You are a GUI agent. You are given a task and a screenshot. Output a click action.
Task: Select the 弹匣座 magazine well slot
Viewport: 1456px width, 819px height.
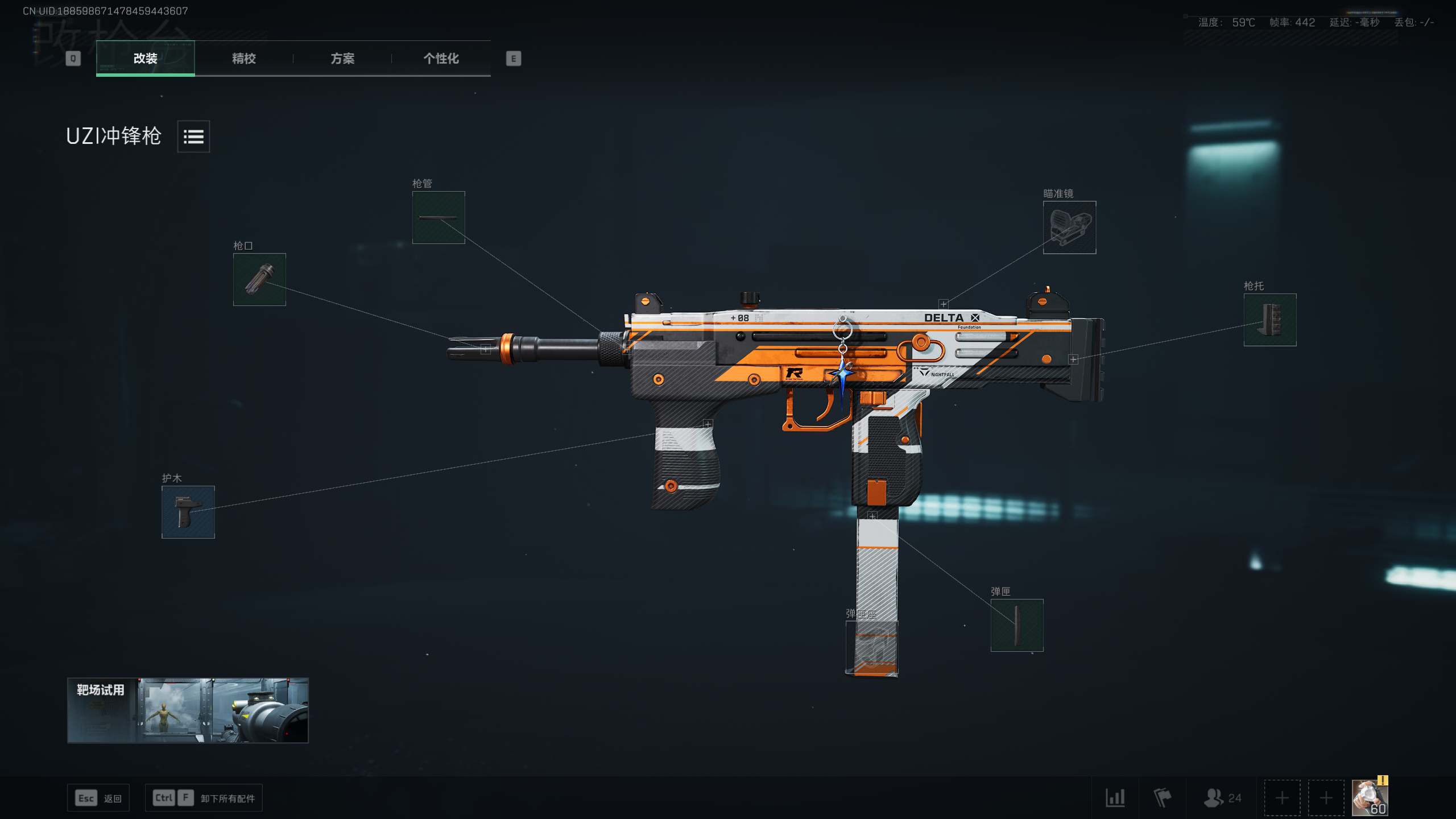871,648
